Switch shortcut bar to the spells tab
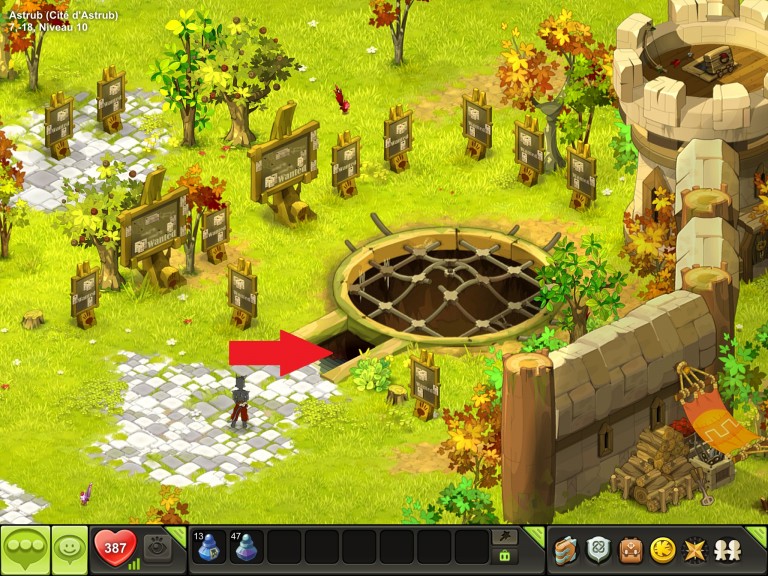The height and width of the screenshot is (576, 768). pyautogui.click(x=505, y=537)
